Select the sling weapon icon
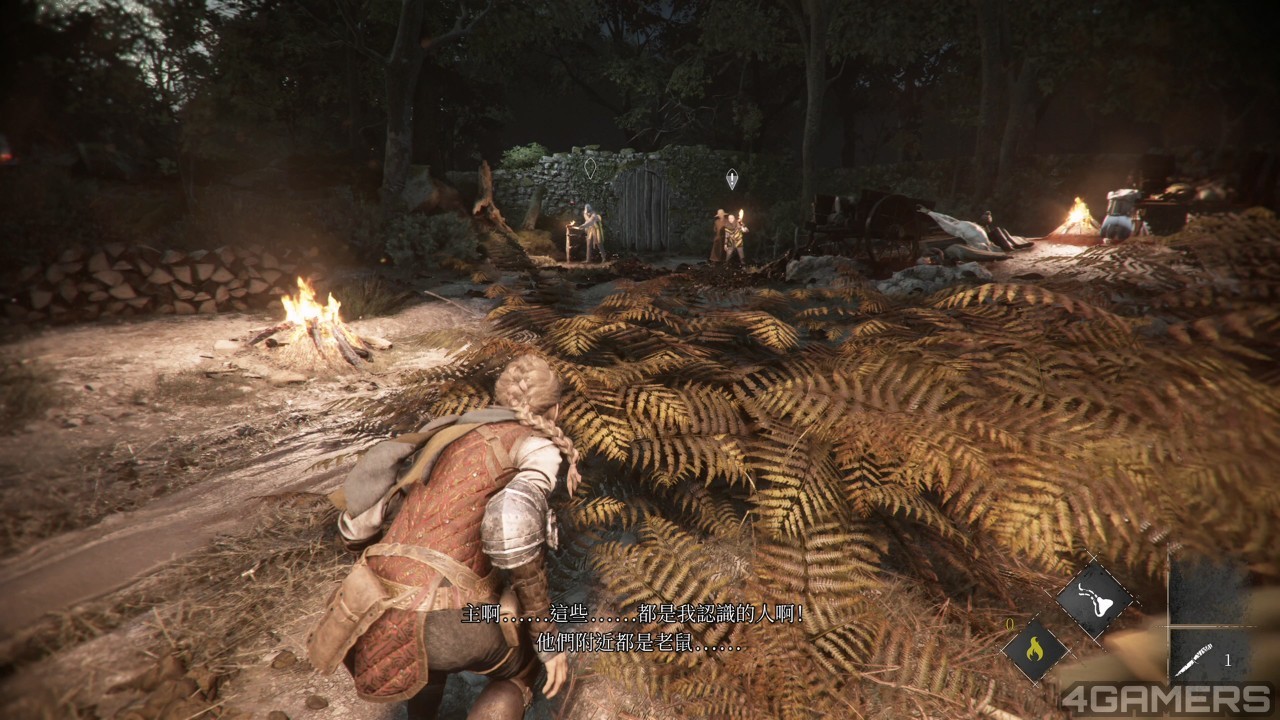1280x720 pixels. pyautogui.click(x=1095, y=599)
